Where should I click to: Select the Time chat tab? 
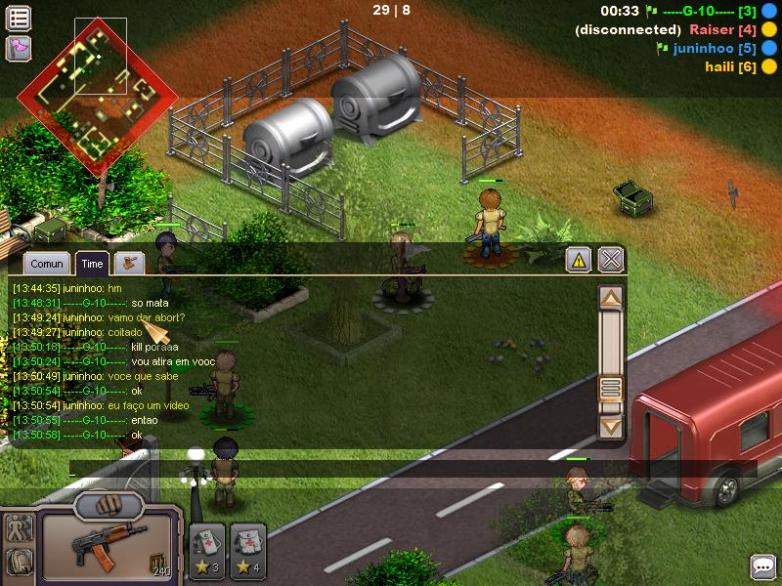(x=92, y=264)
